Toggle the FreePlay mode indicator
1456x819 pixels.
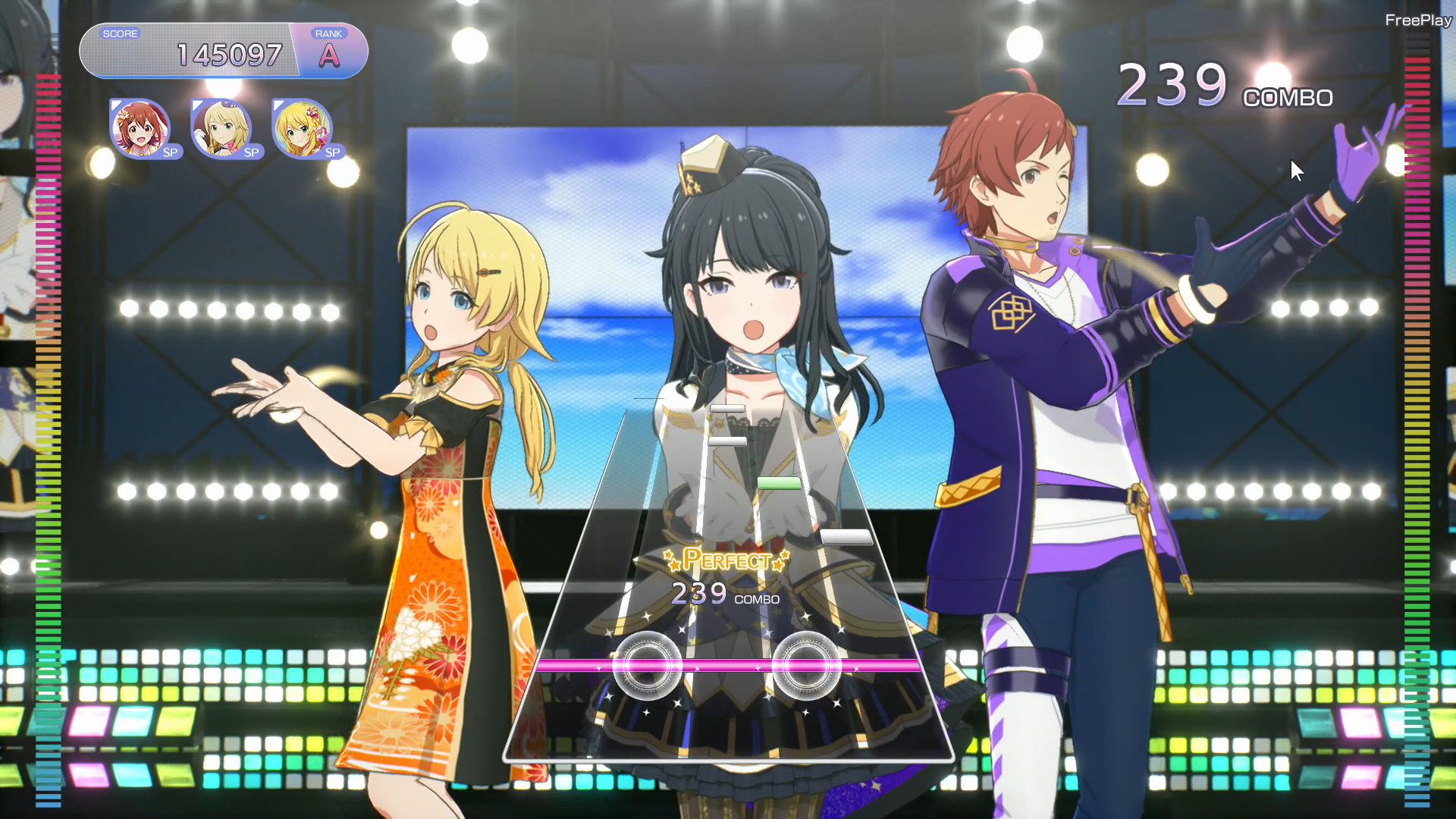pos(1420,21)
